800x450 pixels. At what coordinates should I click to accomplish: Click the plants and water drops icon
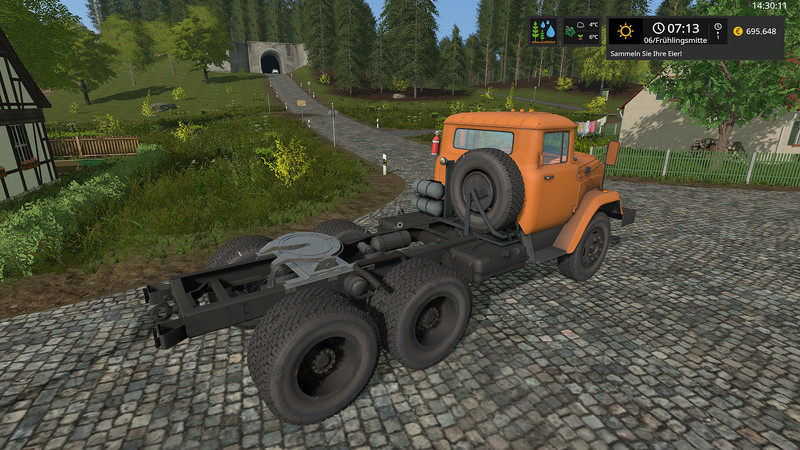click(544, 31)
